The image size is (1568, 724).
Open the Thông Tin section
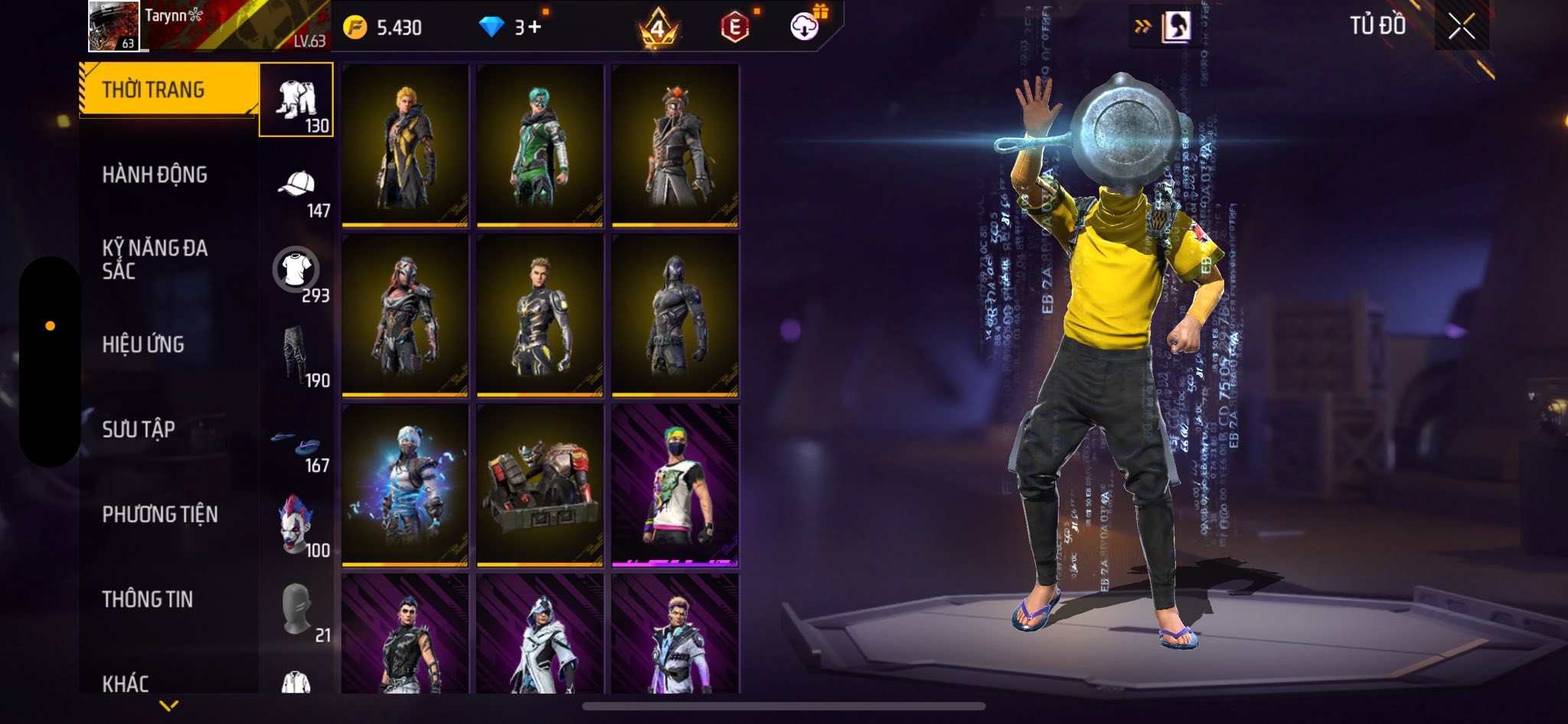pyautogui.click(x=148, y=599)
